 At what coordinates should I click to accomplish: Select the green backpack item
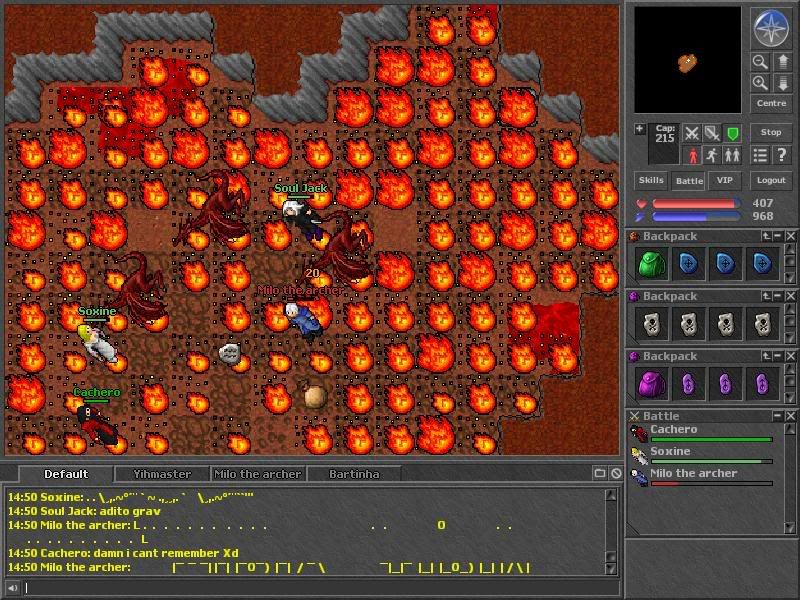coord(651,264)
